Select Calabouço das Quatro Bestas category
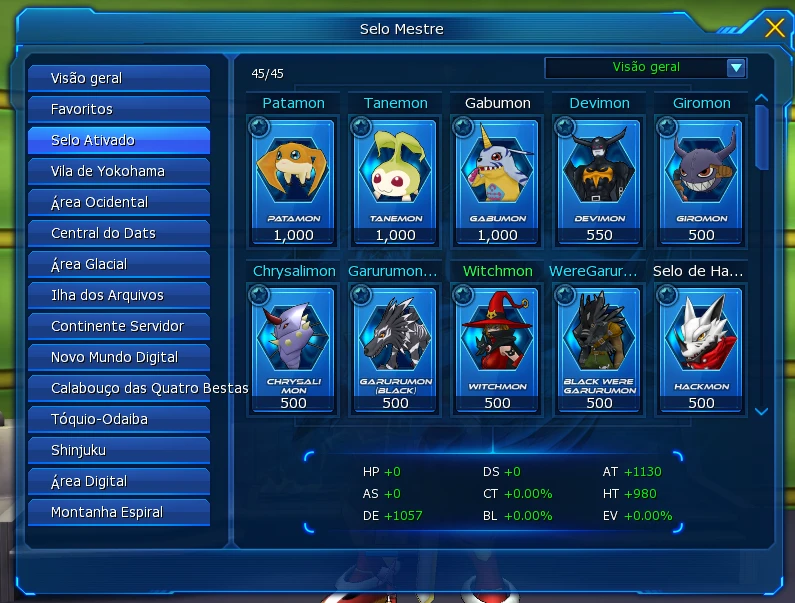 [118, 388]
